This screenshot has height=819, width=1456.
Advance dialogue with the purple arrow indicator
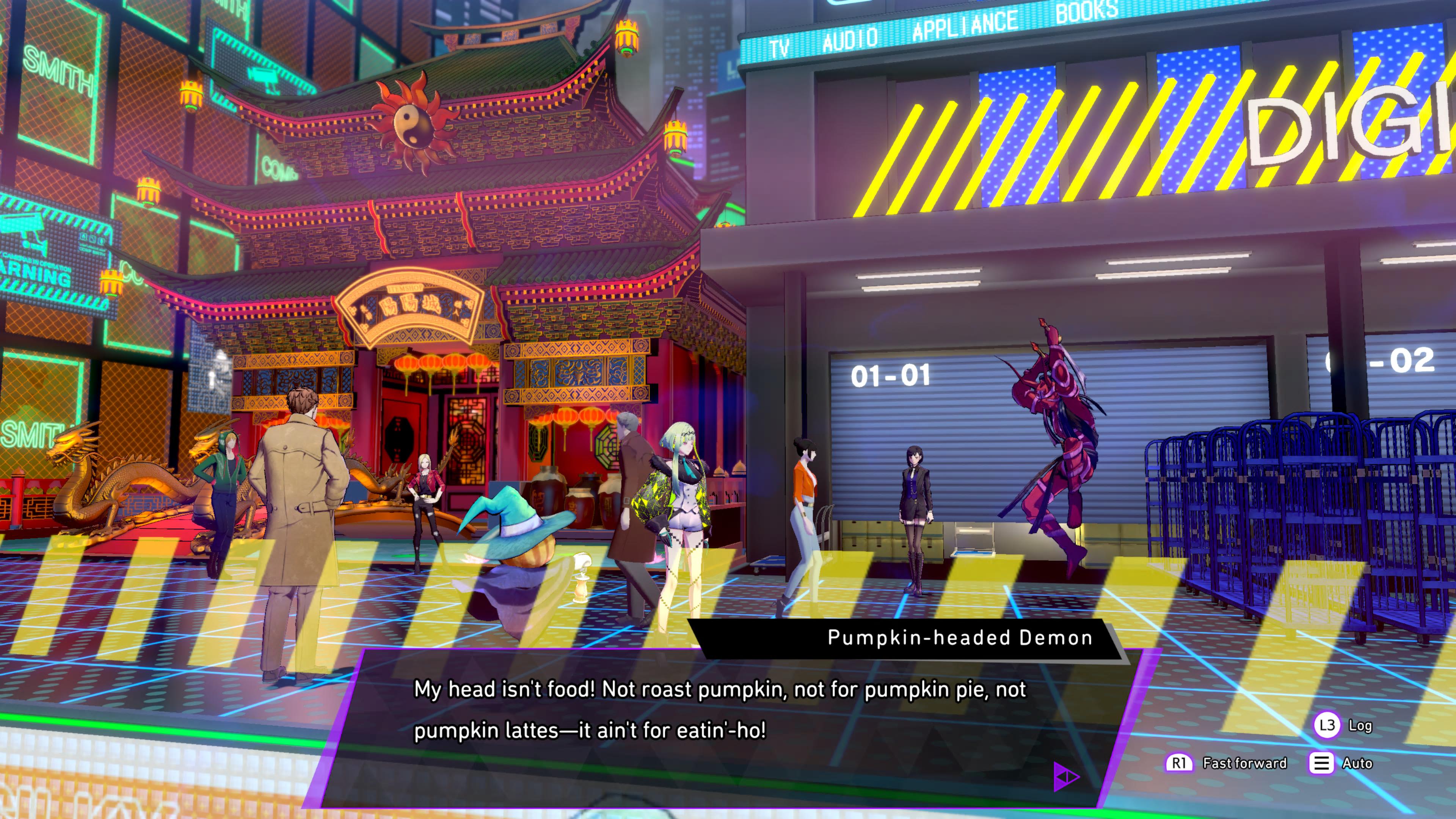pos(1066,777)
